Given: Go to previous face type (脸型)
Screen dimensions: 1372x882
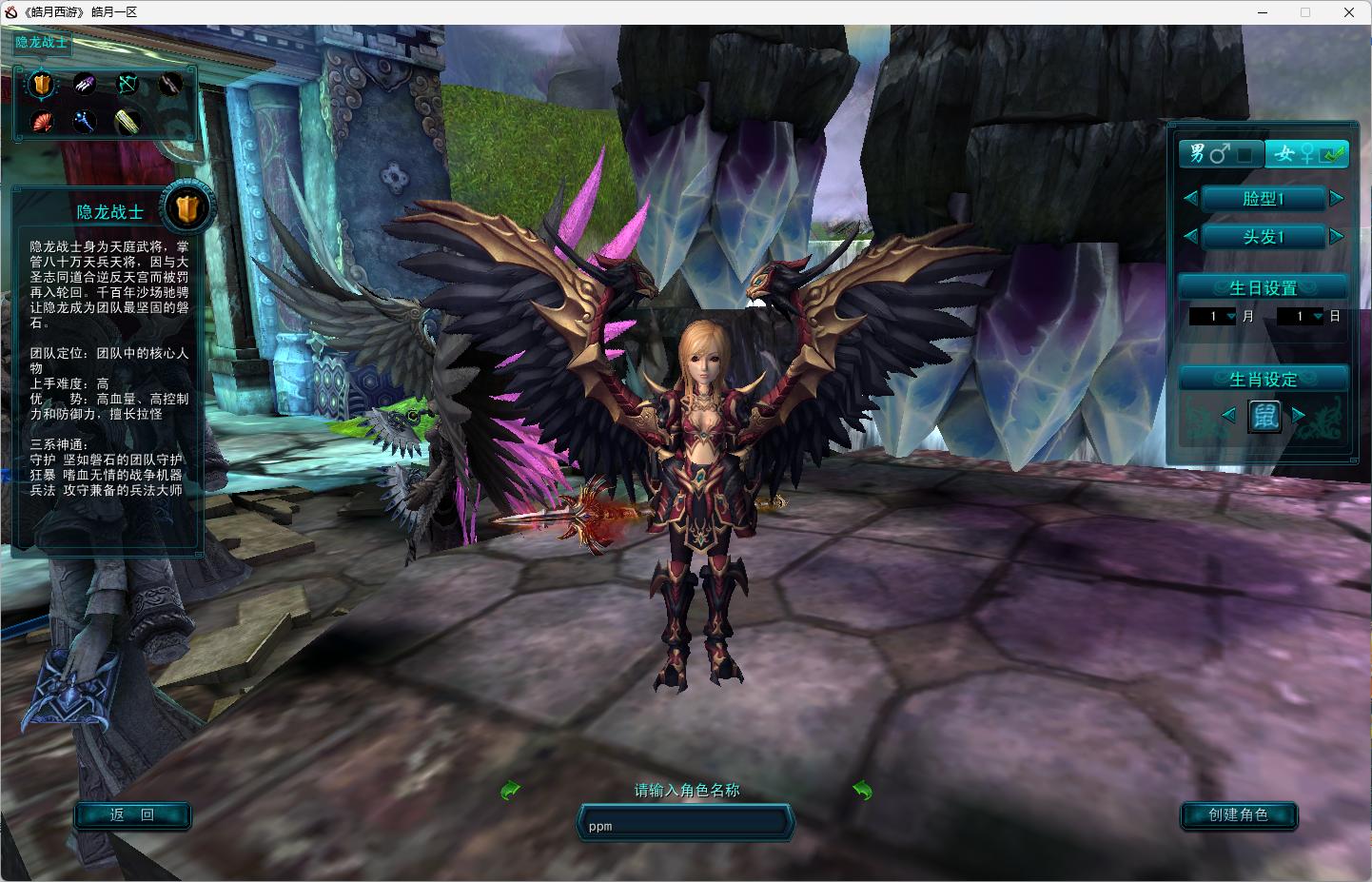Looking at the screenshot, I should pyautogui.click(x=1189, y=198).
